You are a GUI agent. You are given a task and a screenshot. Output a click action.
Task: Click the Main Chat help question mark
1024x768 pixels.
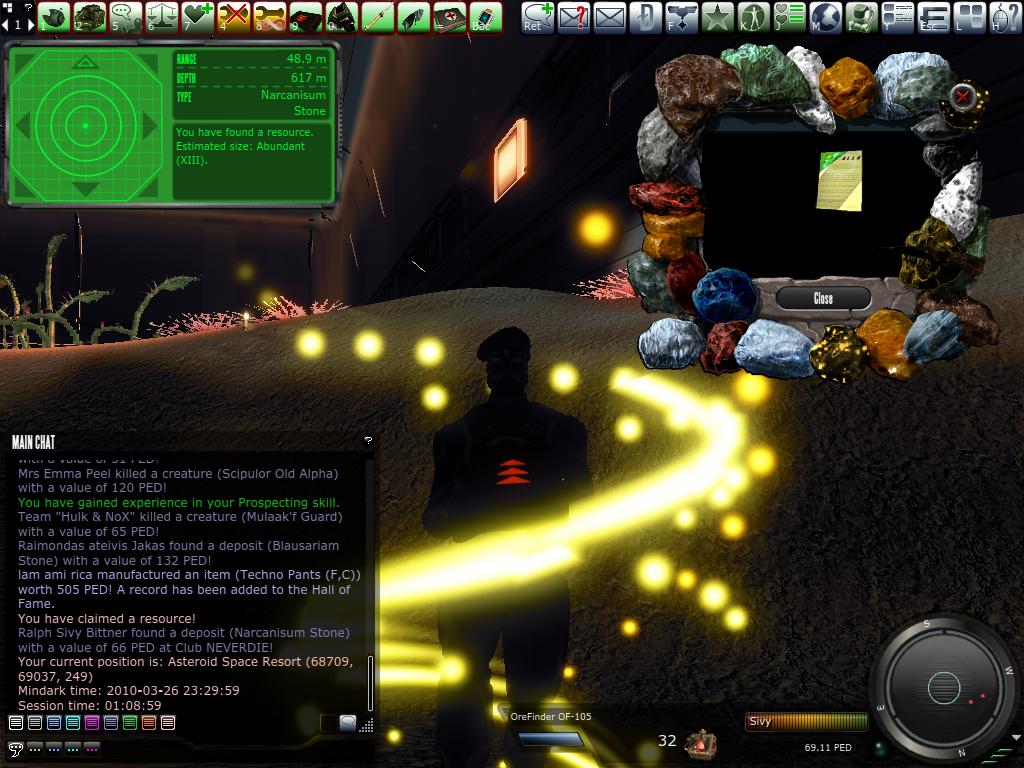[x=368, y=440]
